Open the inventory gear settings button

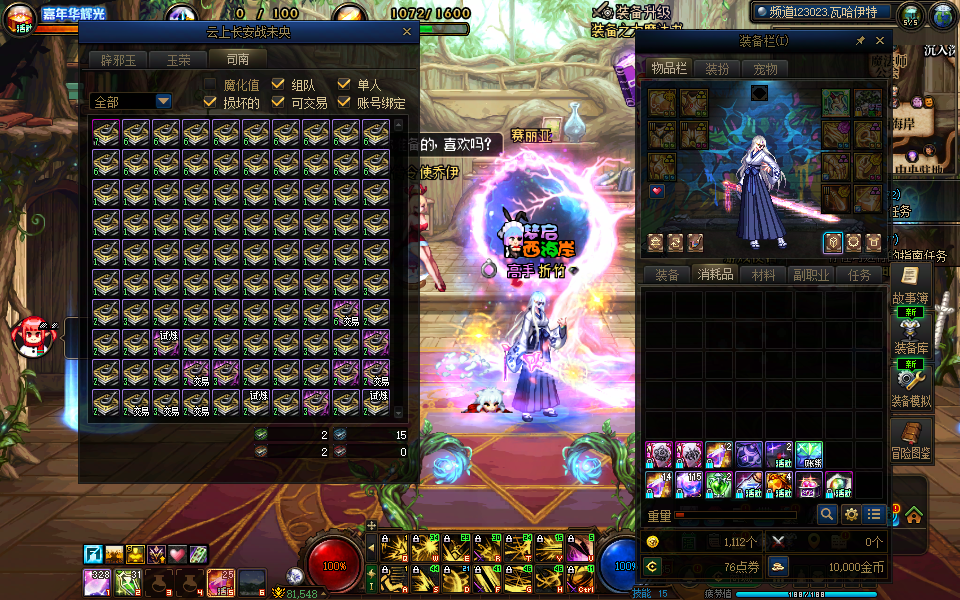click(851, 514)
